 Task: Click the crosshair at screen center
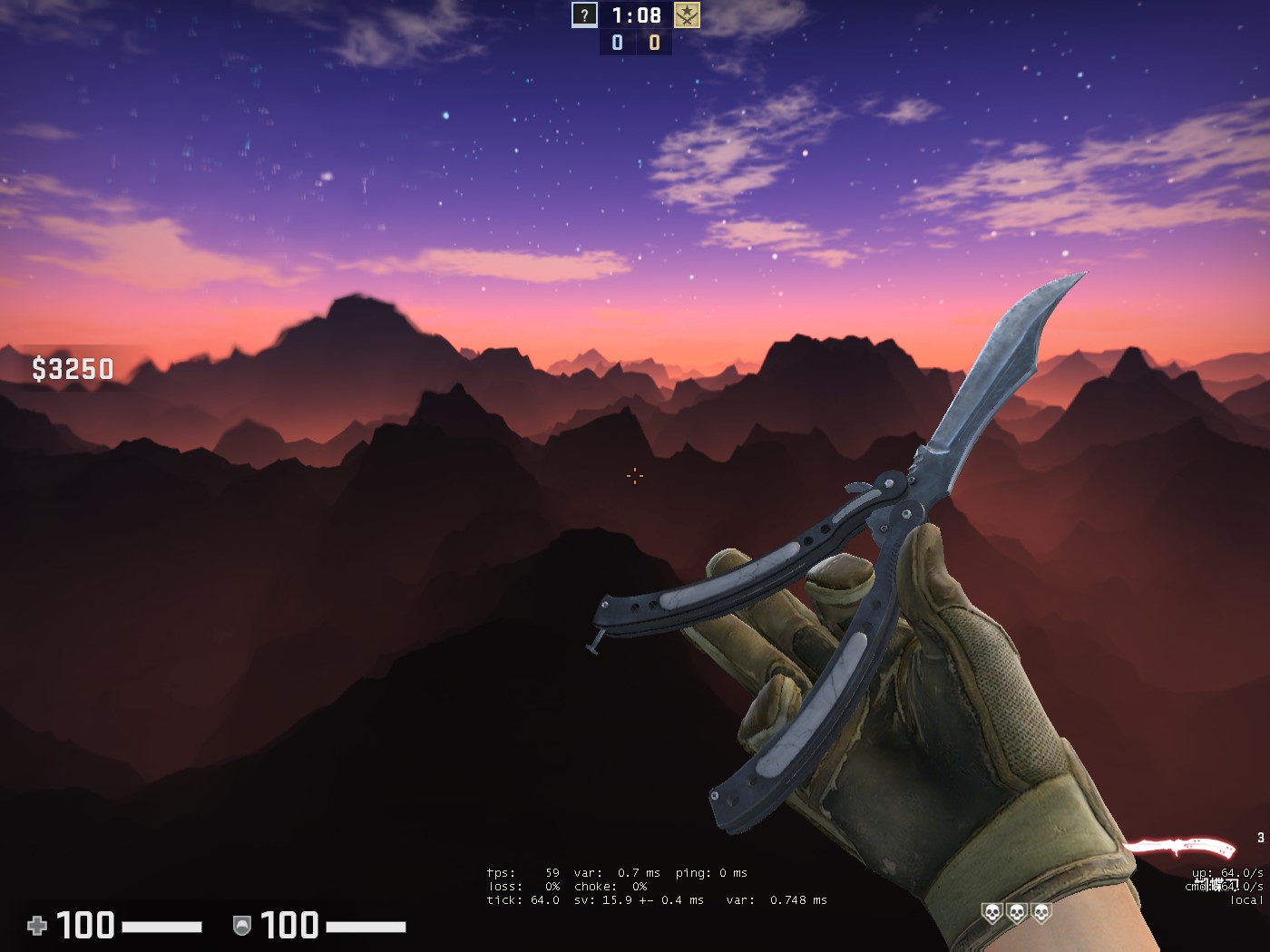pos(634,476)
